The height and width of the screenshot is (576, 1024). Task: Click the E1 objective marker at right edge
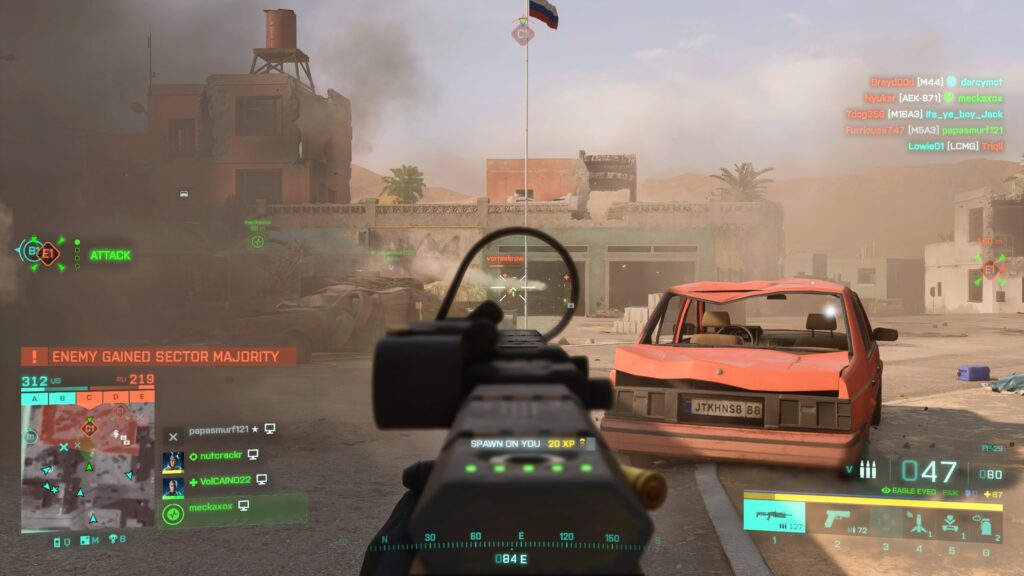pos(990,268)
